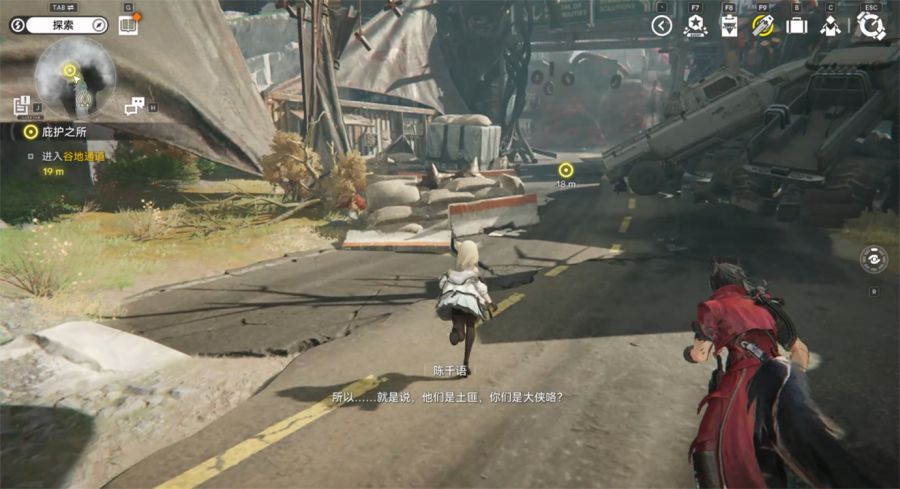Image resolution: width=900 pixels, height=489 pixels.
Task: Open the main system menu icon
Action: (x=870, y=26)
